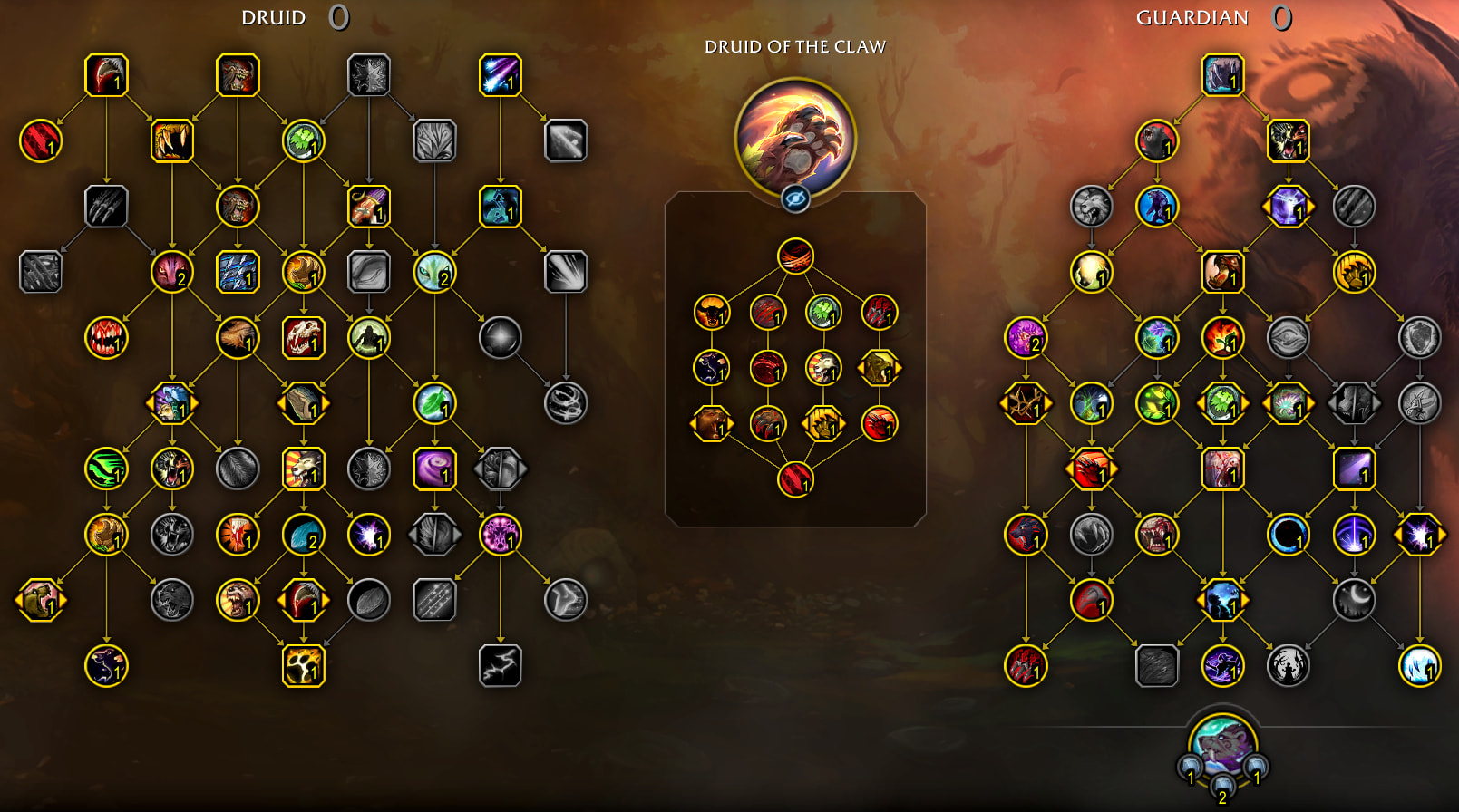Choose the flaming sprout Guardian talent

pyautogui.click(x=1222, y=337)
